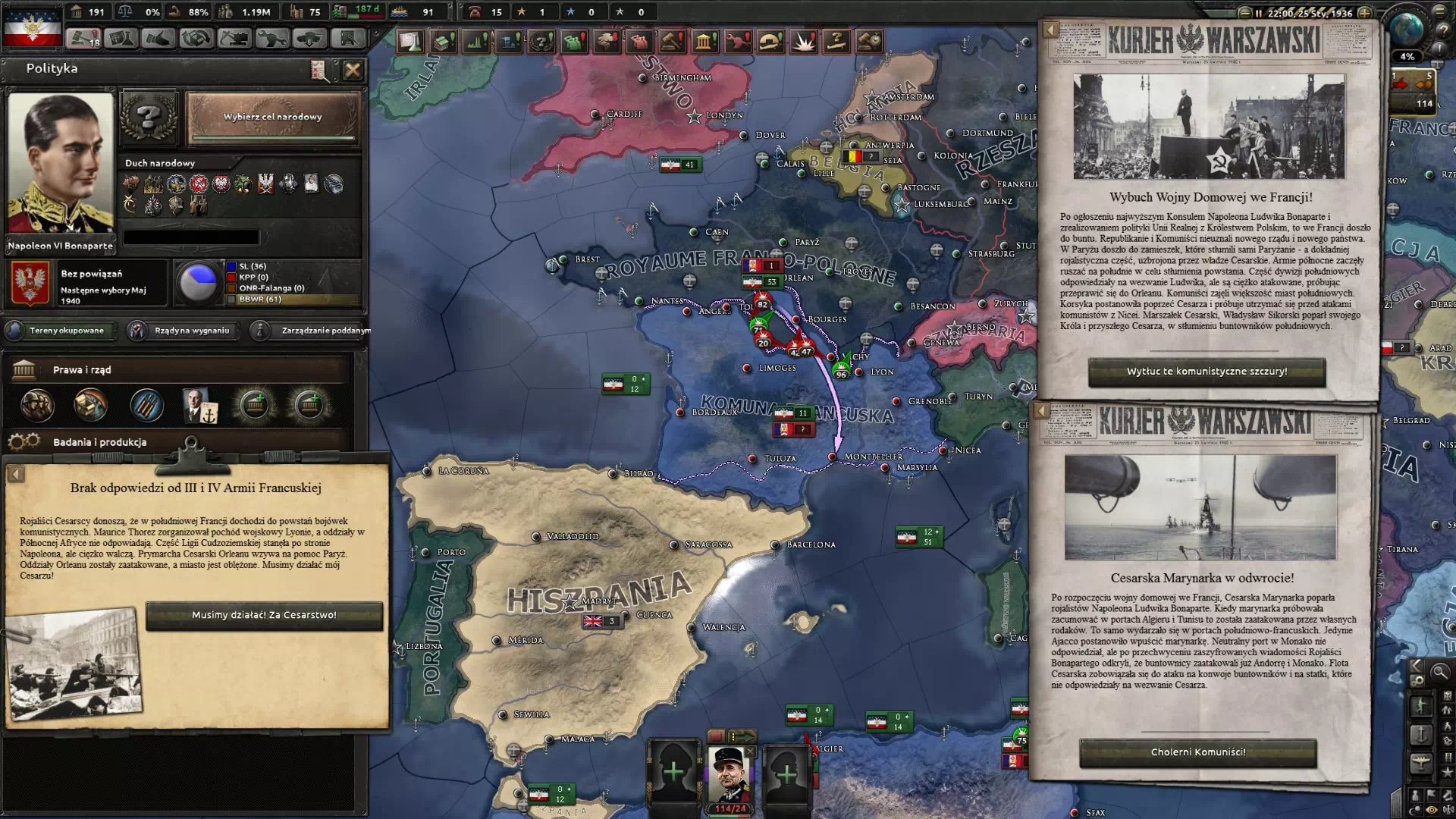The height and width of the screenshot is (819, 1456).
Task: Select the trade law crate icon
Action: (x=90, y=406)
